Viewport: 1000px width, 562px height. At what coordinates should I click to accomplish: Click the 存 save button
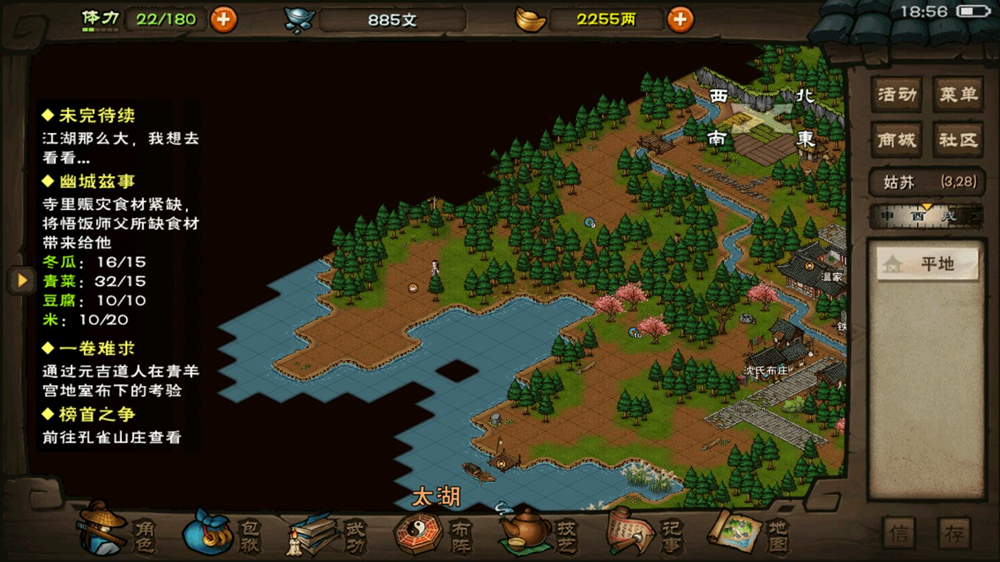tap(955, 533)
